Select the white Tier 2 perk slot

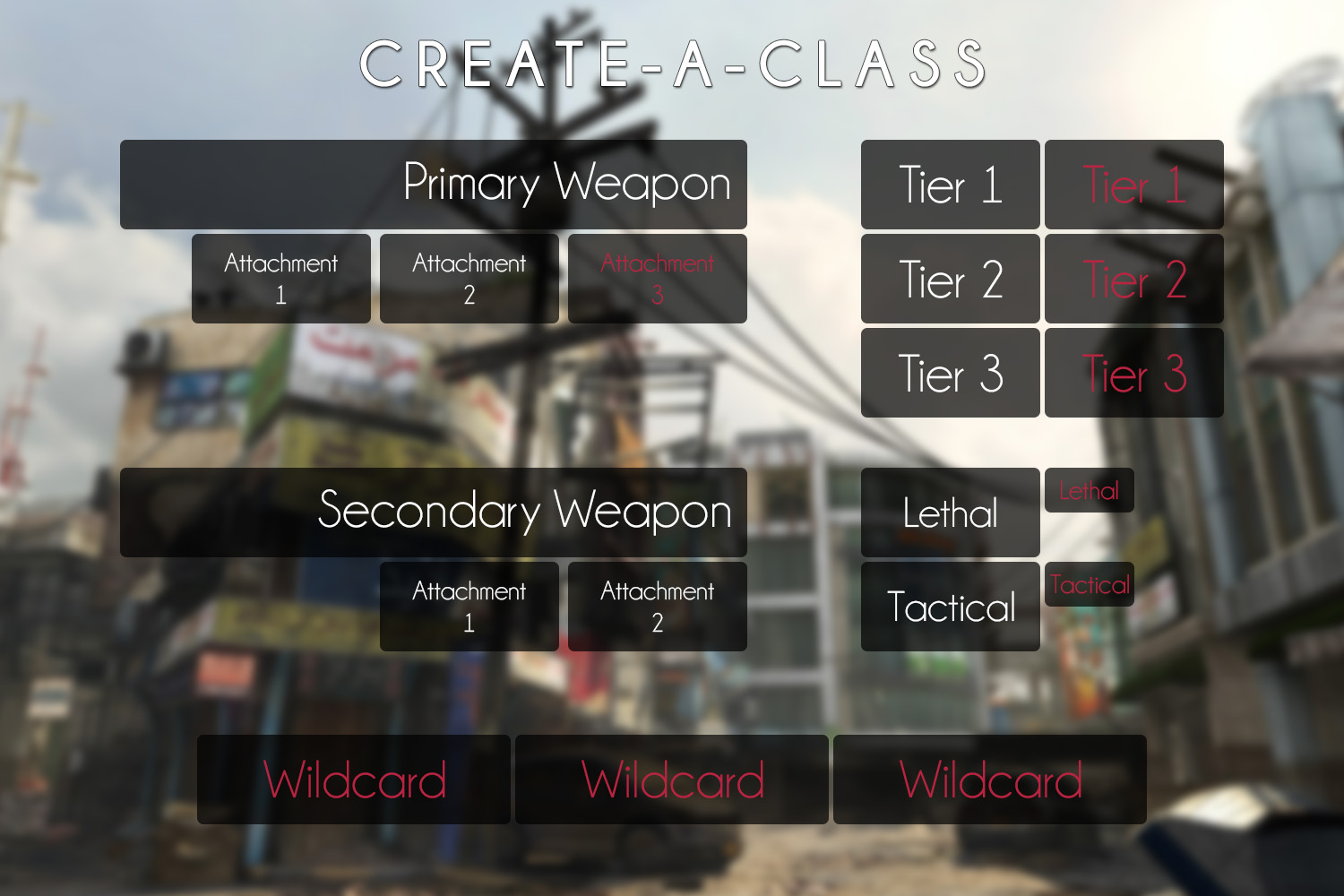951,279
